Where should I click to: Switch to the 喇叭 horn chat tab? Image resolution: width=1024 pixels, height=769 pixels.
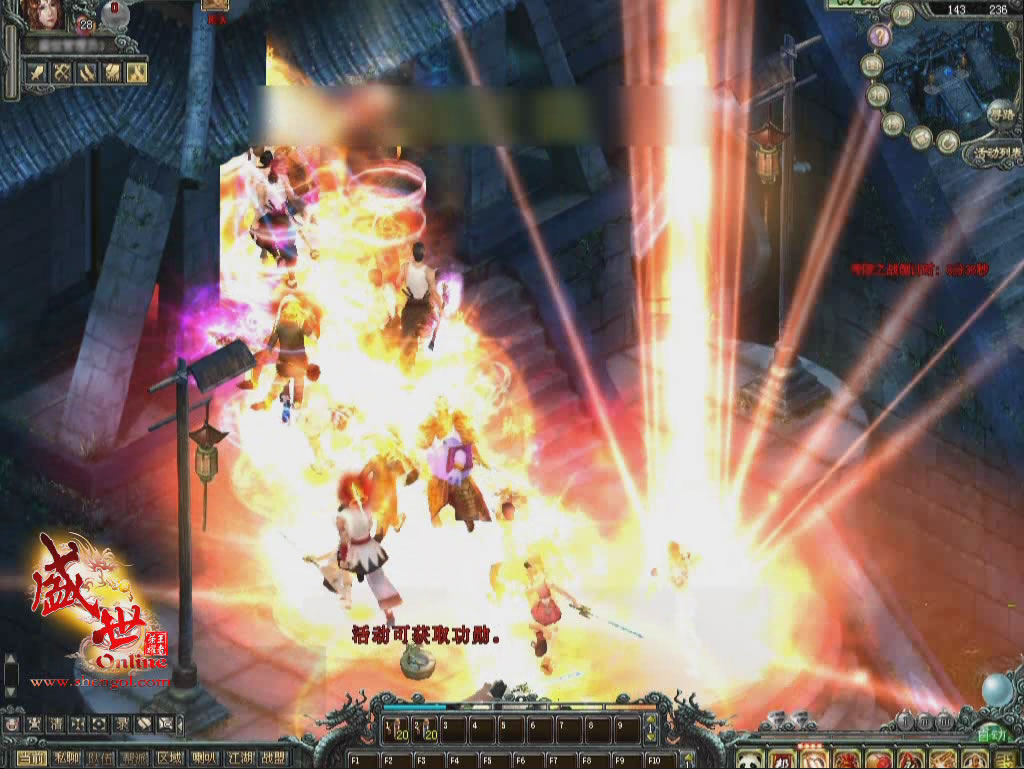click(205, 758)
